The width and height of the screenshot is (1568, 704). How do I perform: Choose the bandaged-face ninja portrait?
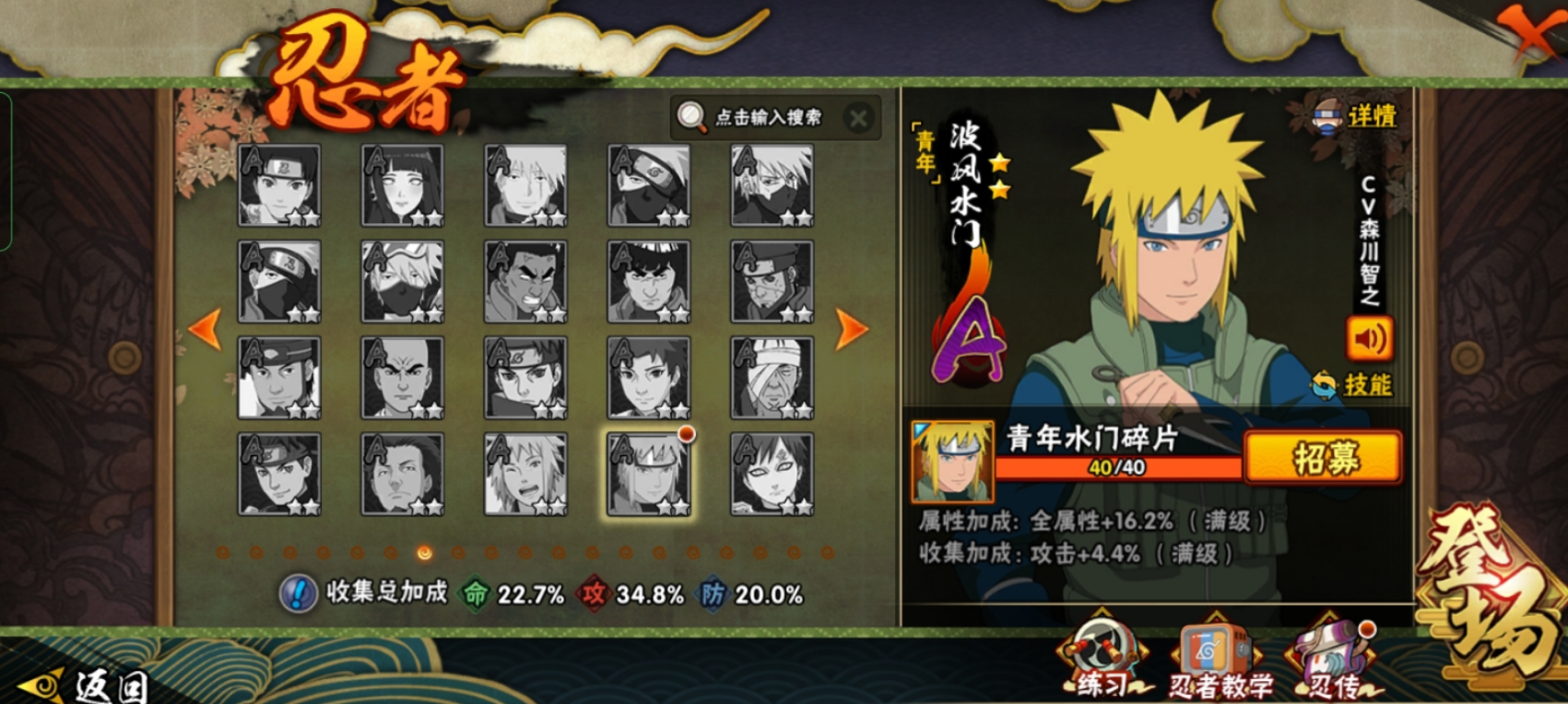coord(772,378)
